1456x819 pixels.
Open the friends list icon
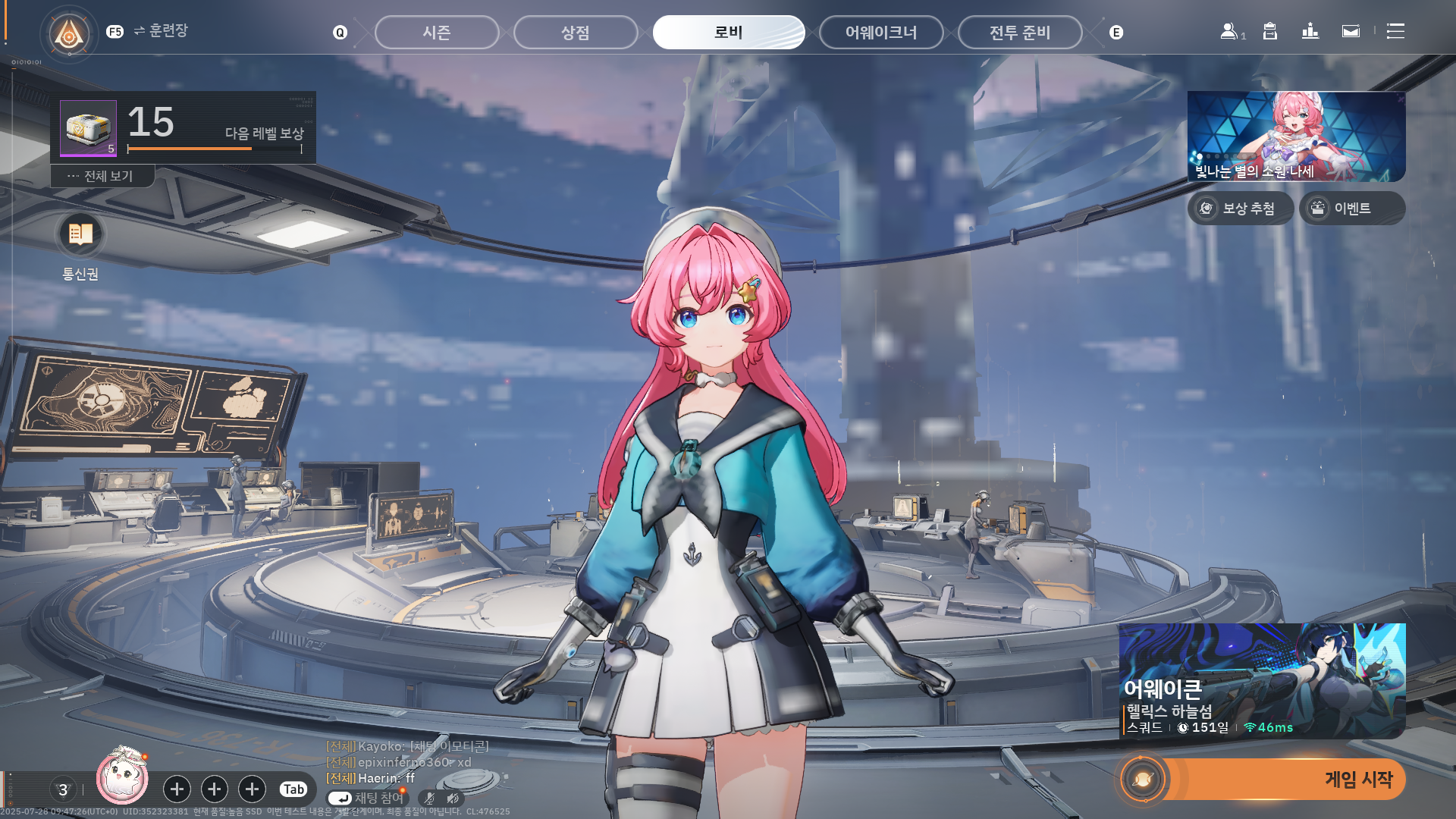click(x=1229, y=31)
